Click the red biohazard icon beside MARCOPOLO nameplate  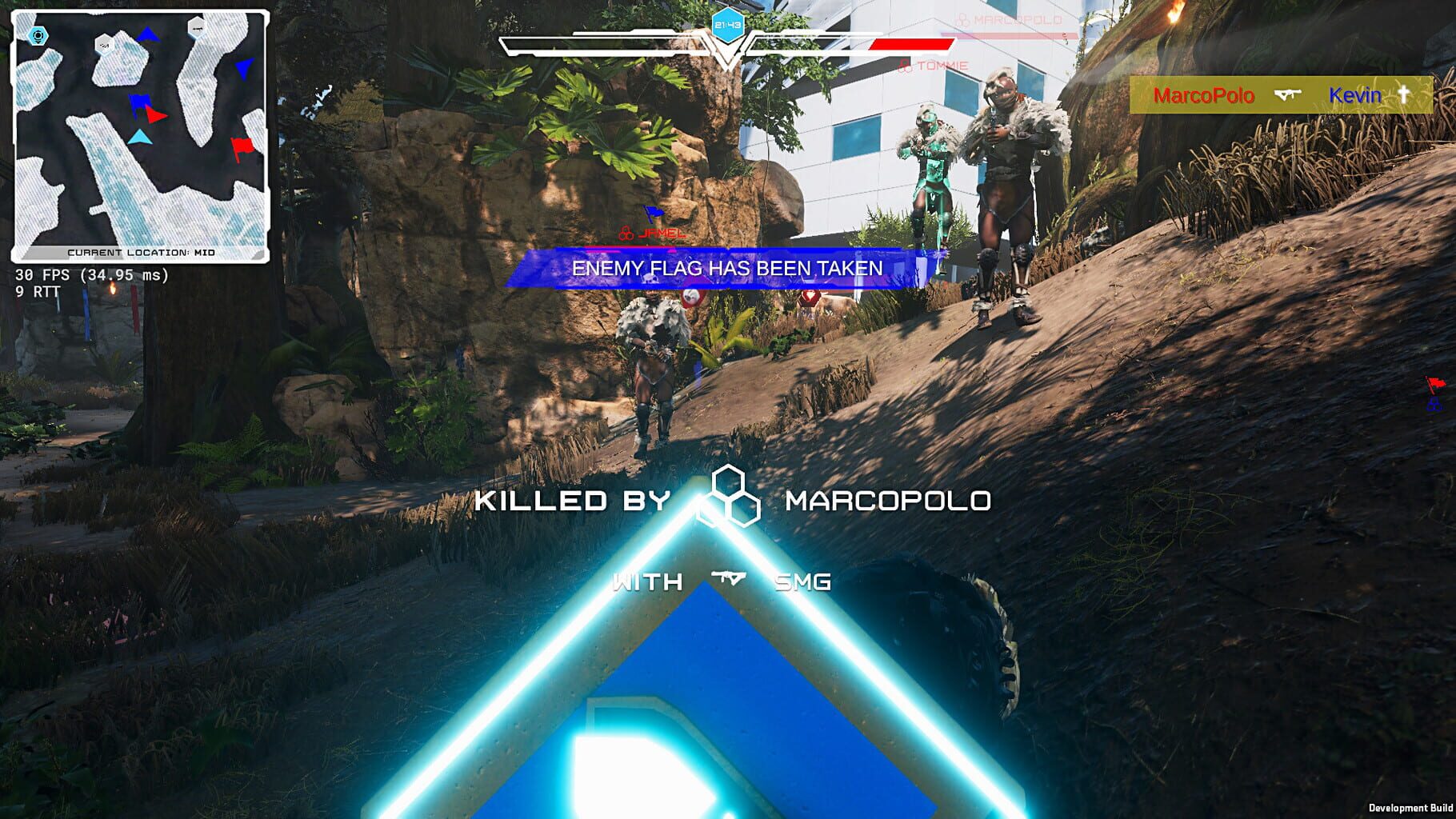[963, 21]
